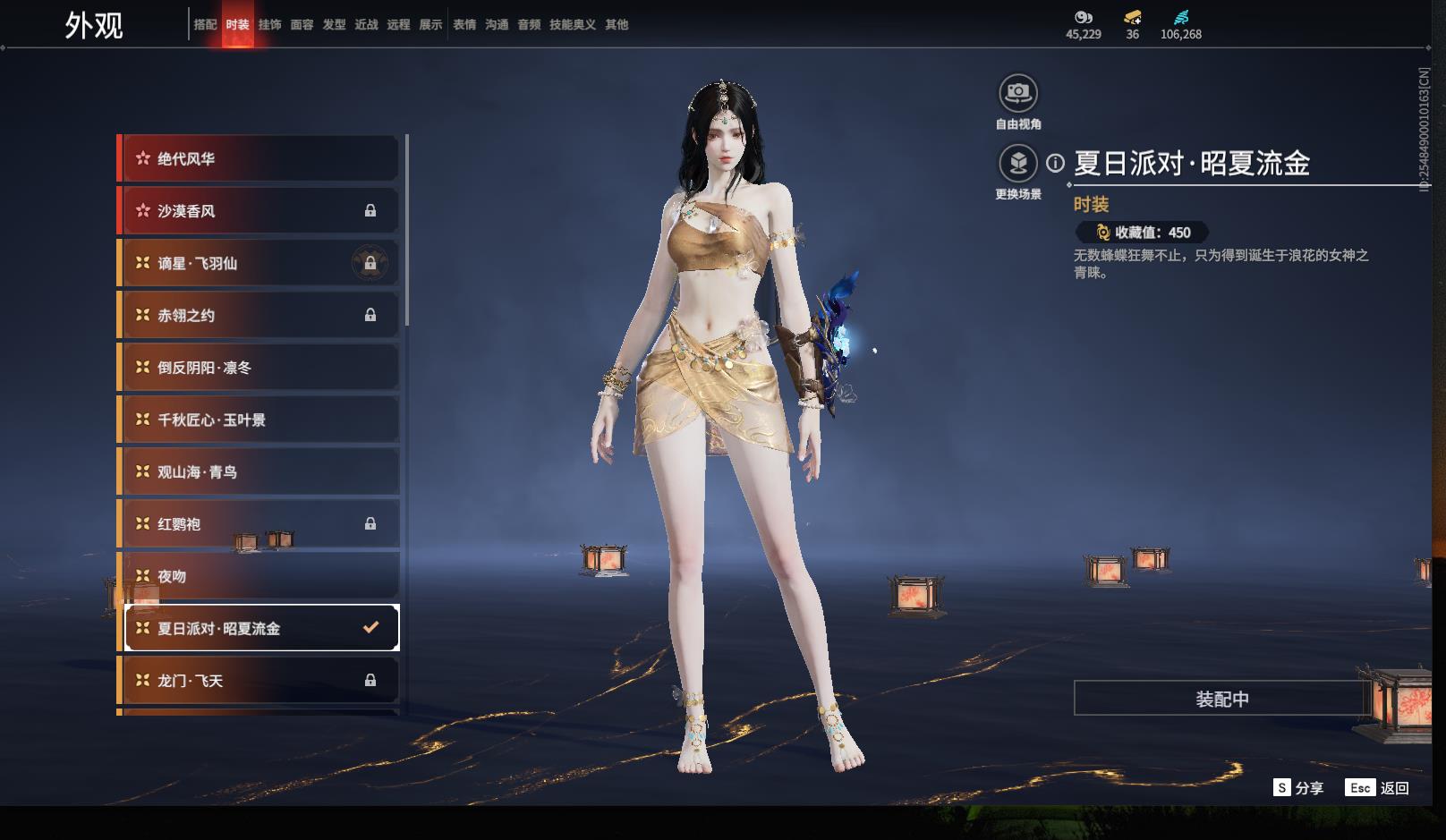Viewport: 1446px width, 840px height.
Task: Click the 更换场景 change scene icon
Action: 1018,164
